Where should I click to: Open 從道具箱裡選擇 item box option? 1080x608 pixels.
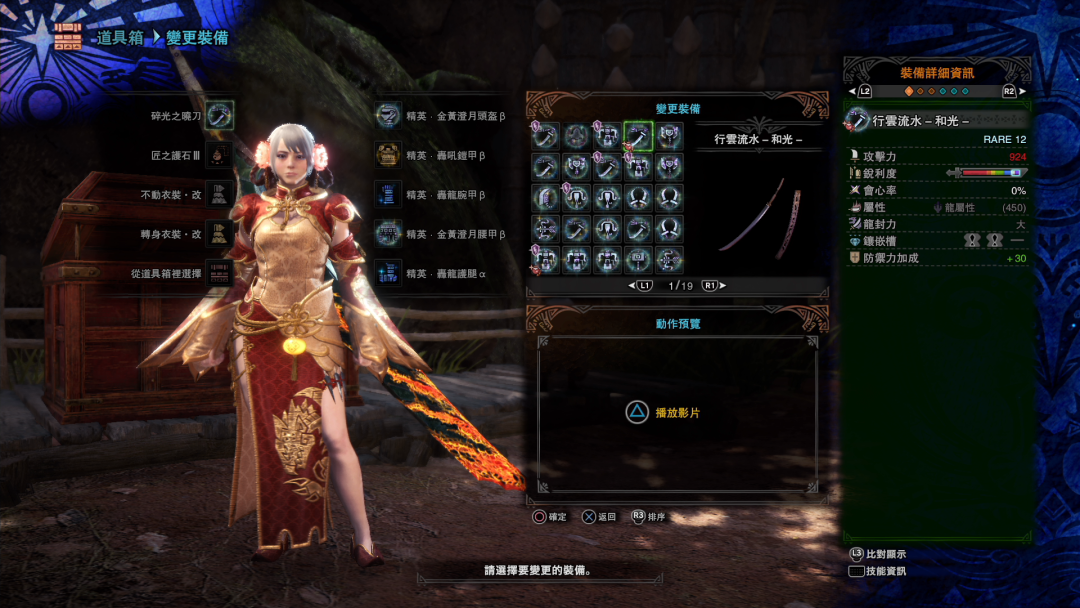219,273
